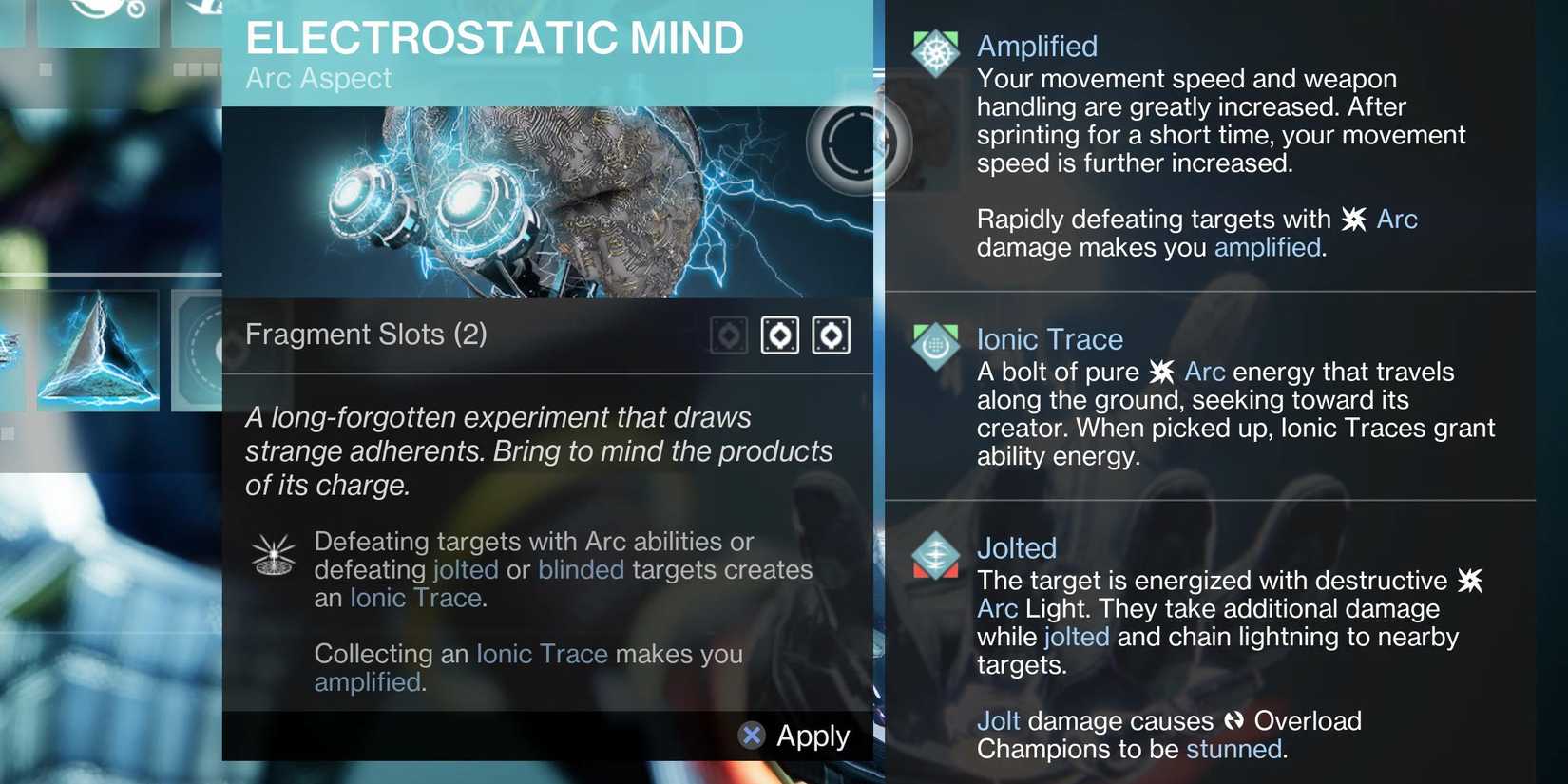Select the first active fragment slot
Viewport: 1568px width, 784px height.
point(779,334)
